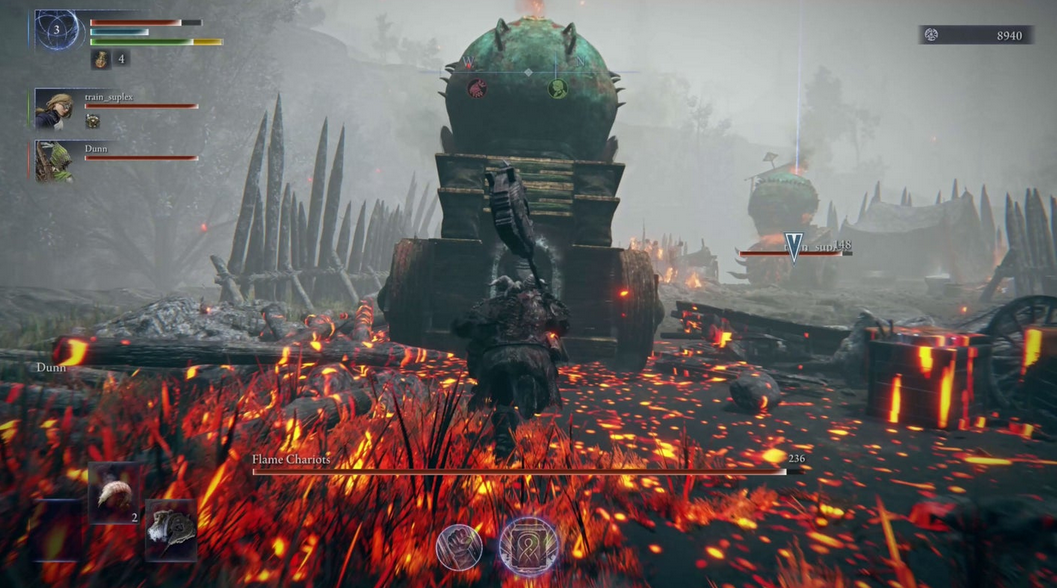Click Dunn's teammate portrait
Image resolution: width=1057 pixels, height=588 pixels.
(x=54, y=161)
